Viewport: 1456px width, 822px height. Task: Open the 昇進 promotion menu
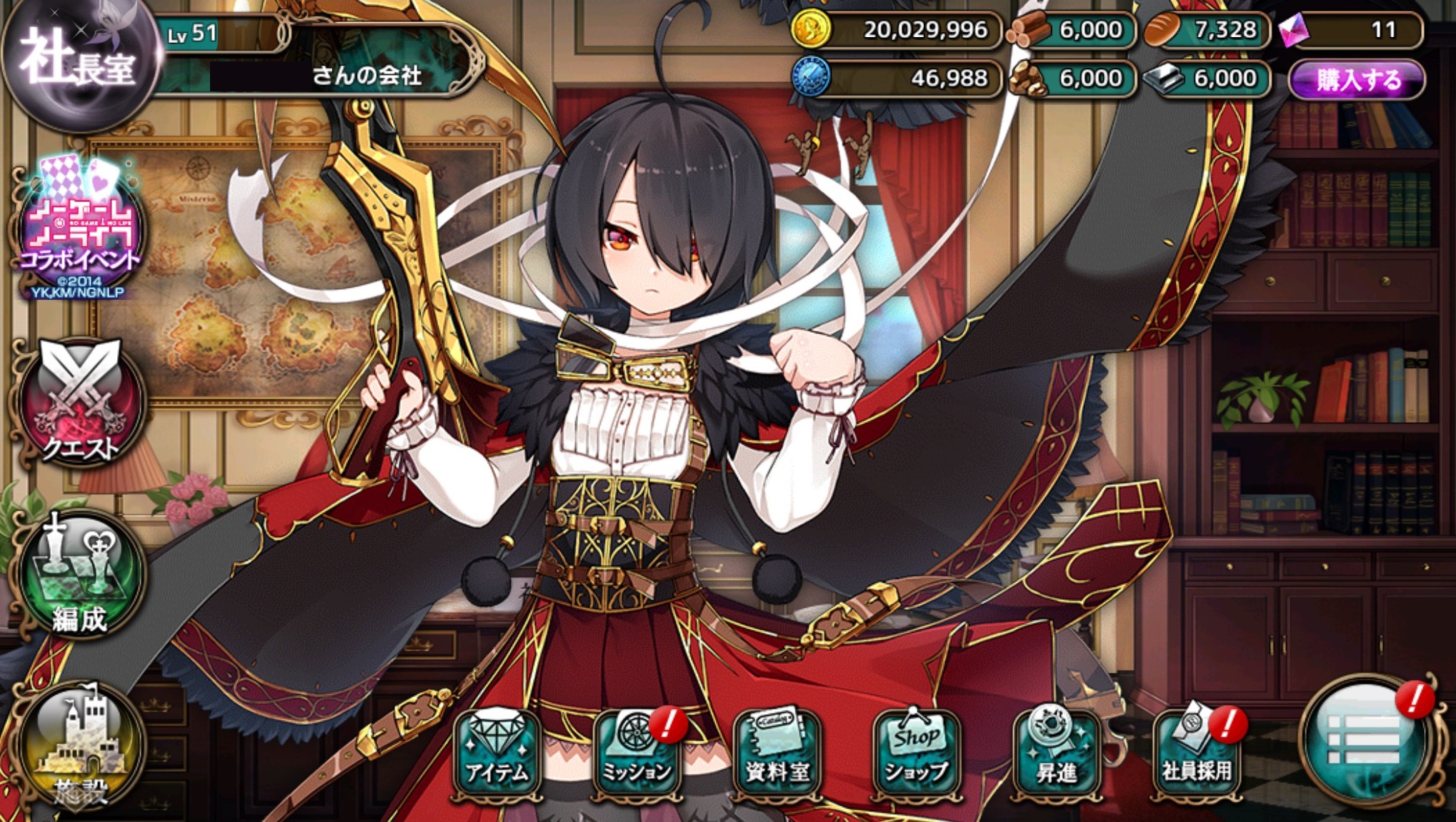pyautogui.click(x=1056, y=753)
